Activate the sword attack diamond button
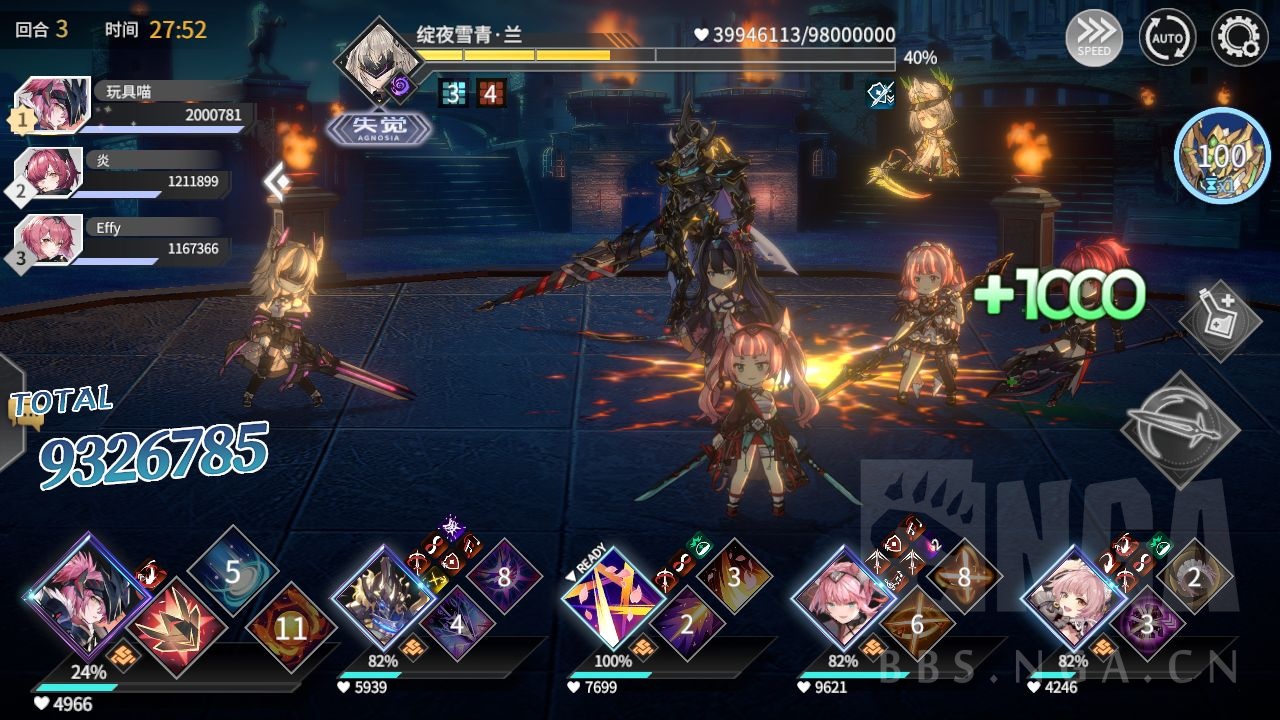This screenshot has width=1280, height=720. click(1180, 429)
